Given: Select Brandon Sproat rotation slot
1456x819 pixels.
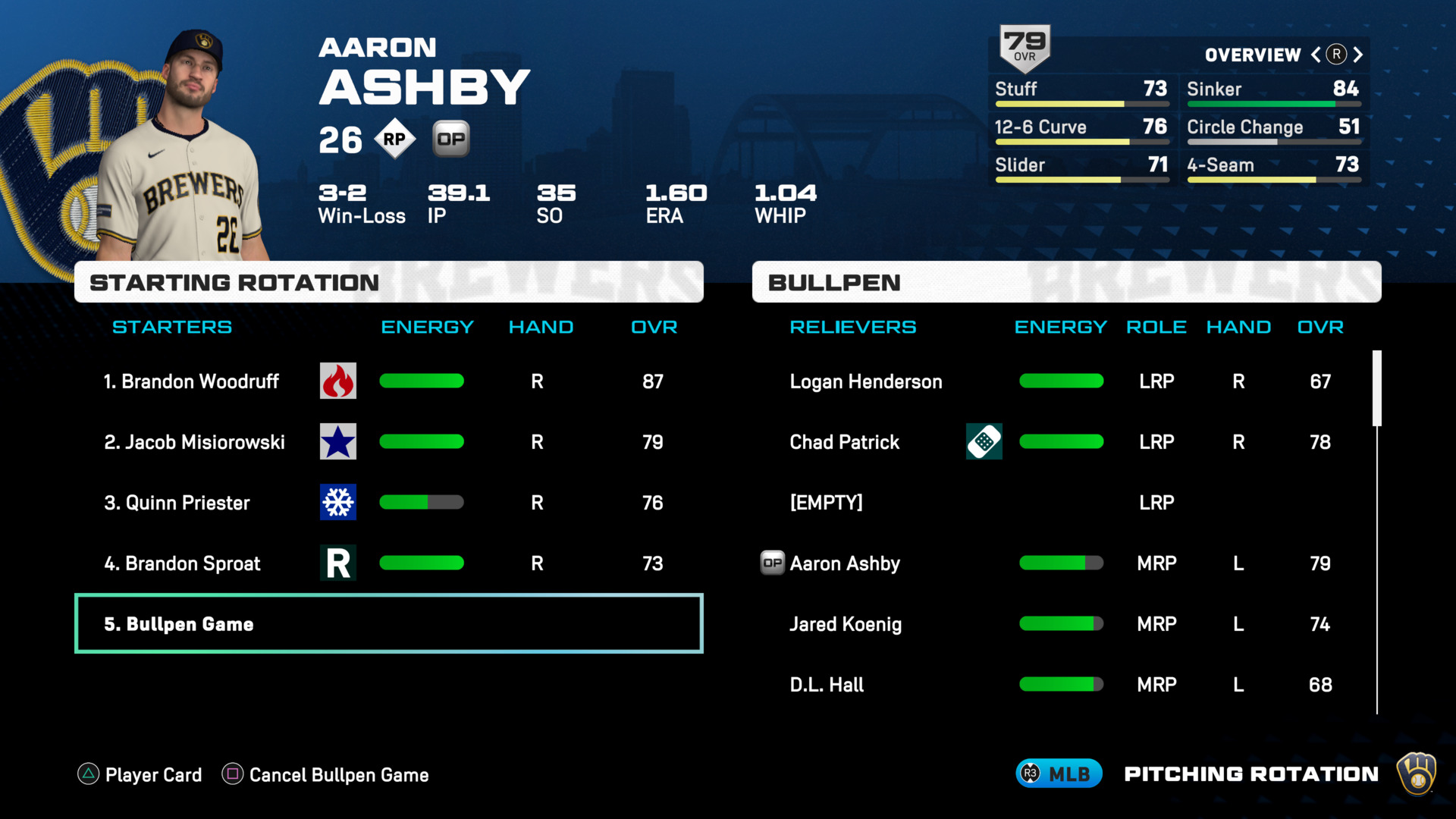Looking at the screenshot, I should point(182,563).
